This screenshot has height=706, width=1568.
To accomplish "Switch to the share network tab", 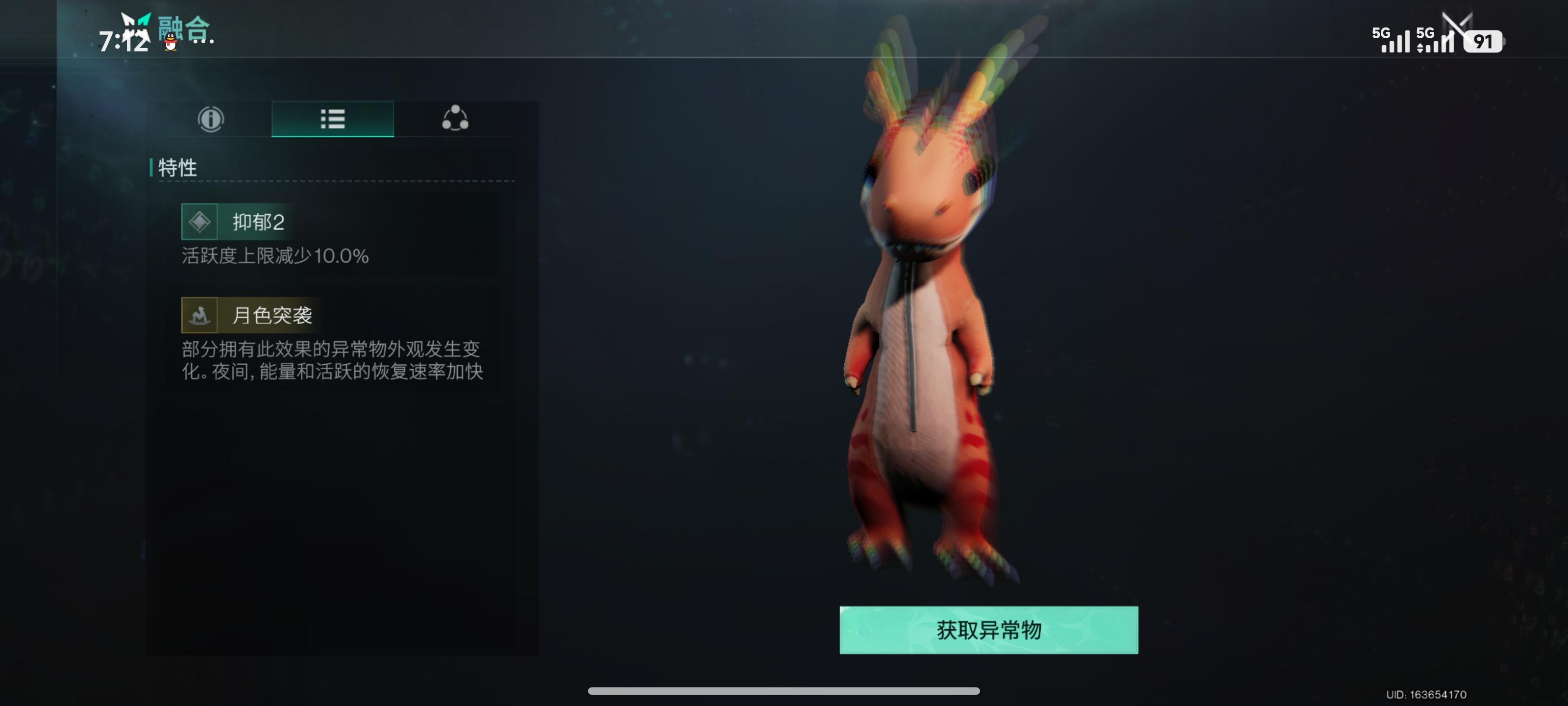I will 454,120.
